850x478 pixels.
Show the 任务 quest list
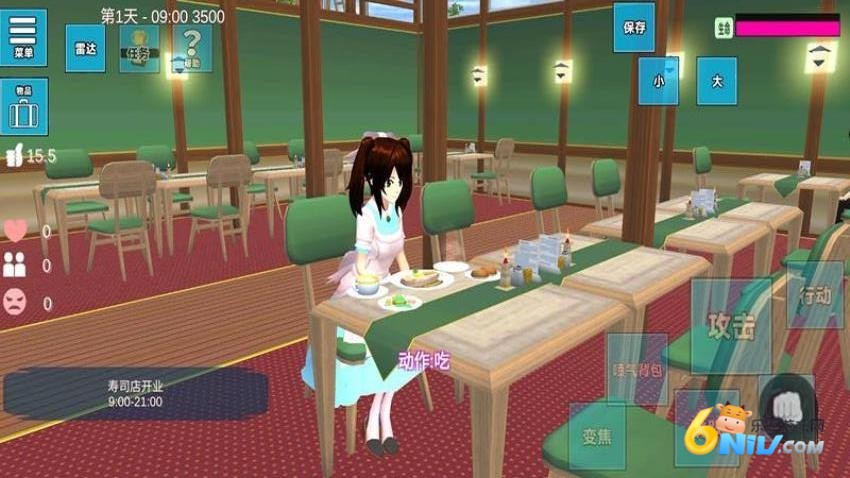pyautogui.click(x=139, y=47)
